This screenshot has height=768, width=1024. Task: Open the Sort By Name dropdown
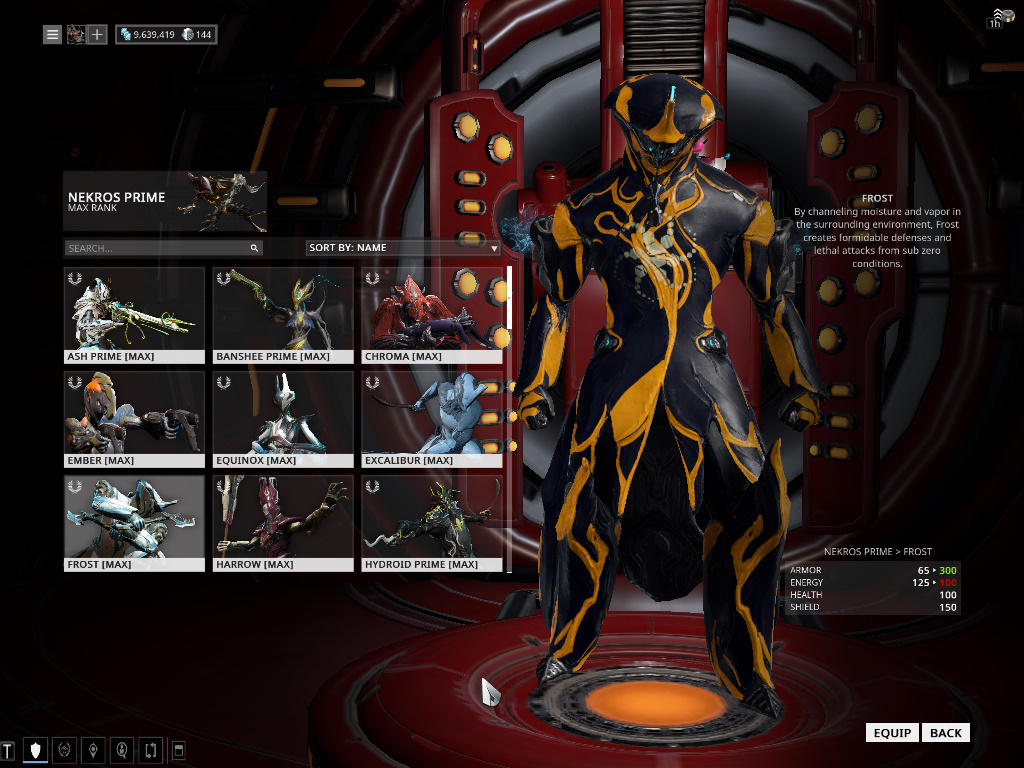[403, 247]
